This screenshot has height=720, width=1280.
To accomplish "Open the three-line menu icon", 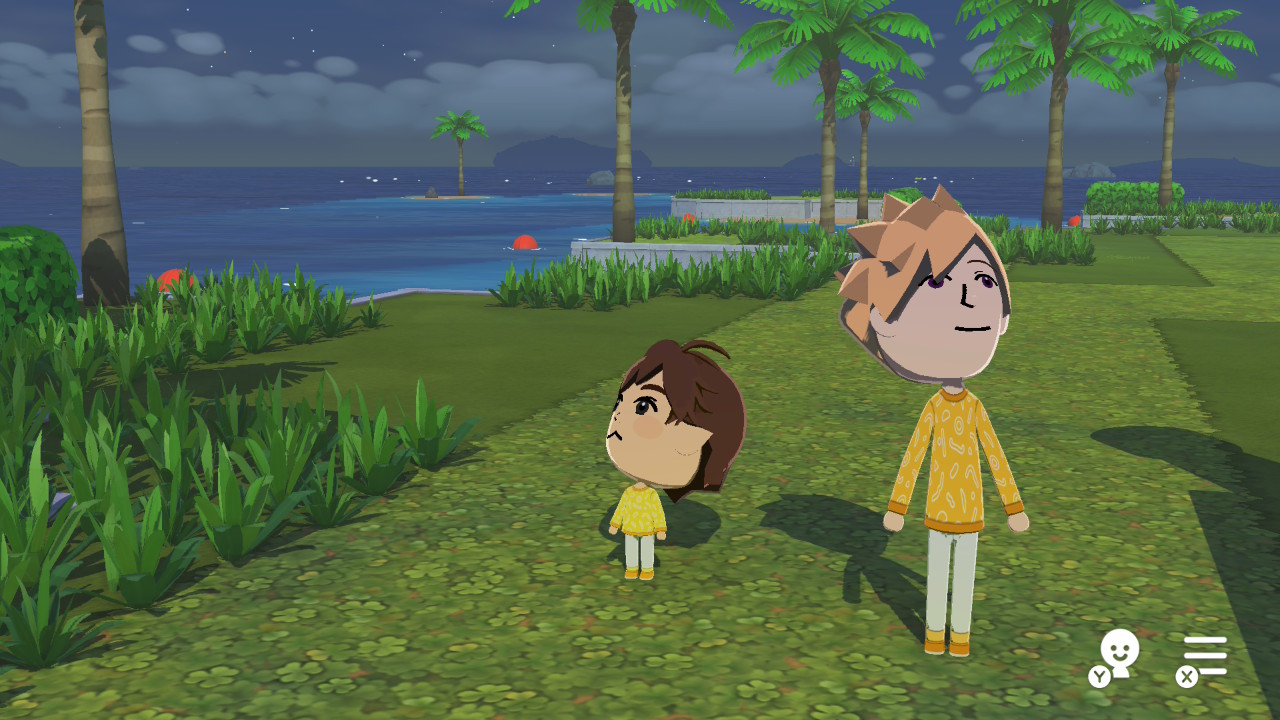I will pyautogui.click(x=1205, y=656).
